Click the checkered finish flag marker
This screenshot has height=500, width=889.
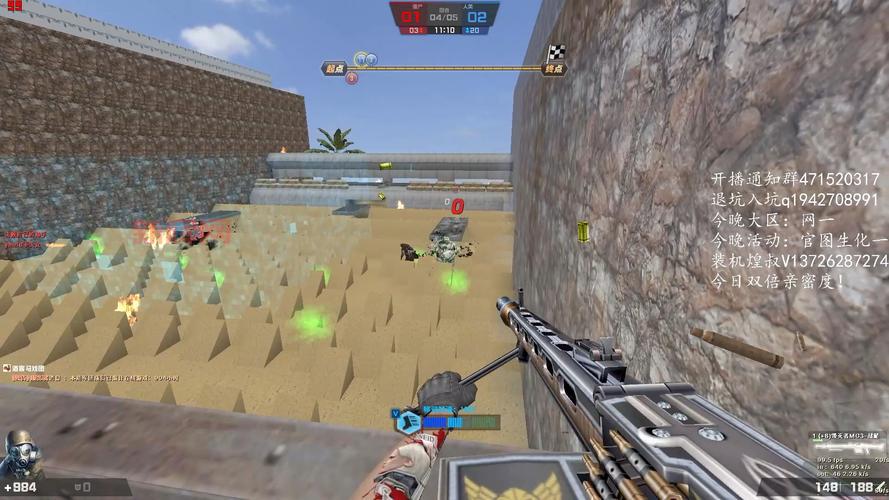tap(555, 54)
